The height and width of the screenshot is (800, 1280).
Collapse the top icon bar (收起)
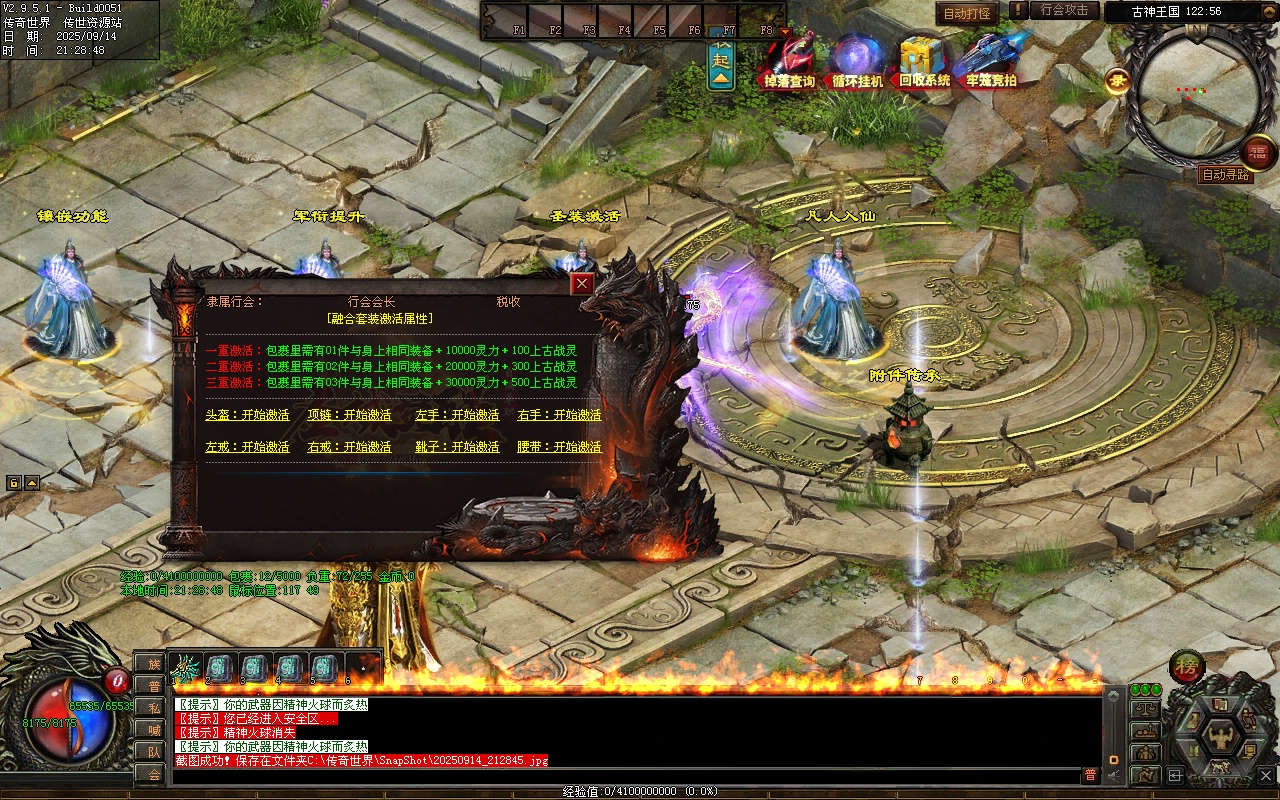pos(721,64)
